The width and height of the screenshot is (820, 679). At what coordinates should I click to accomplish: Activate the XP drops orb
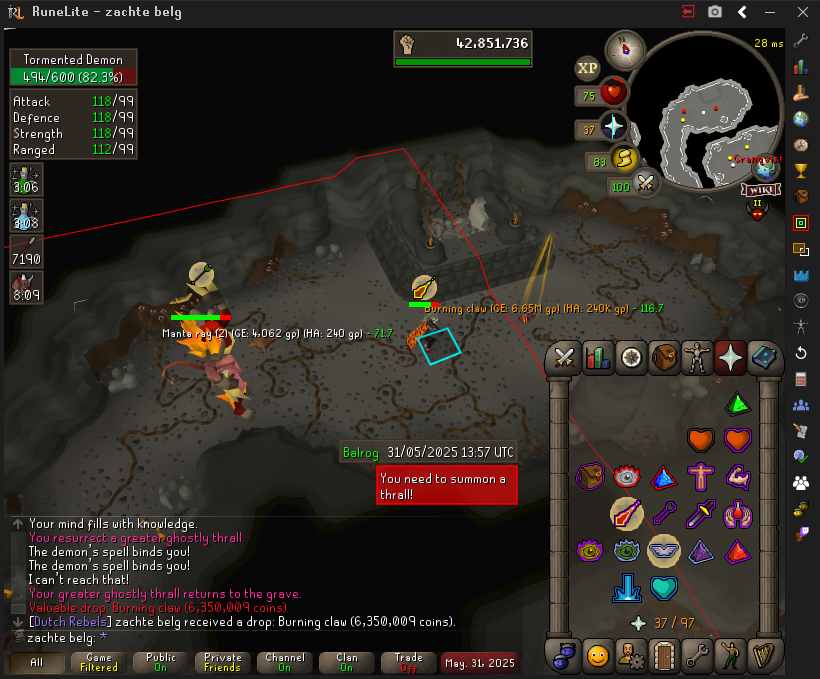coord(587,68)
